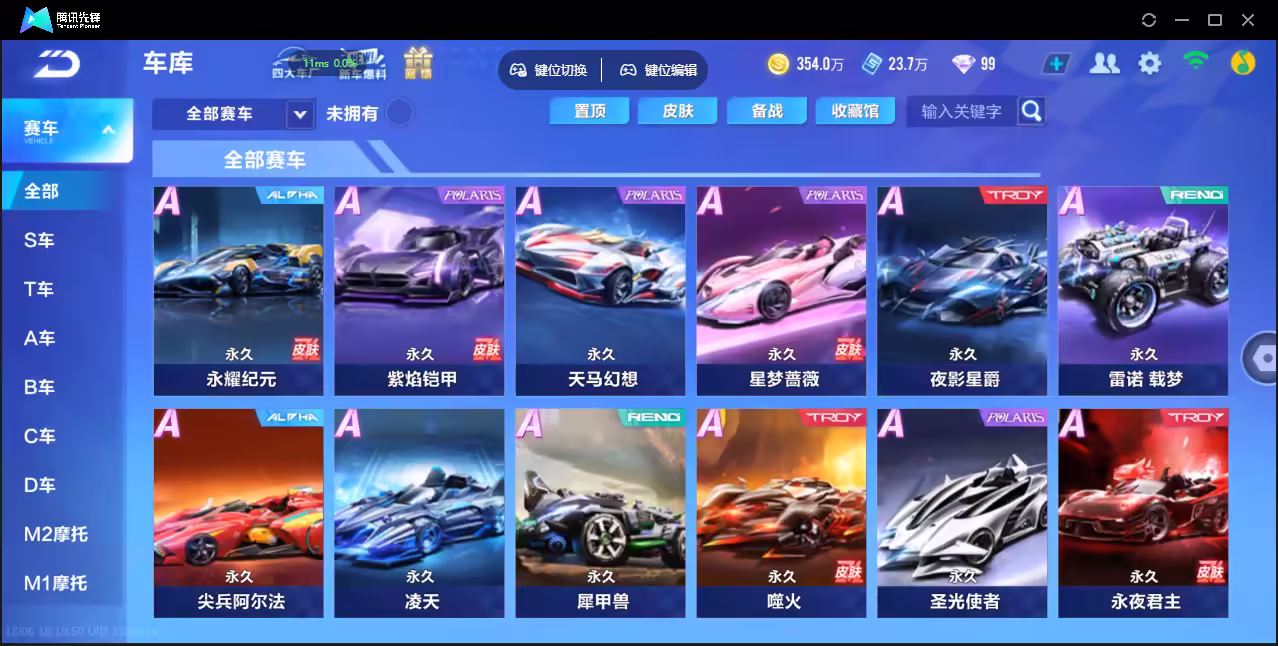The image size is (1278, 646).
Task: Open the gear settings icon
Action: [1150, 64]
